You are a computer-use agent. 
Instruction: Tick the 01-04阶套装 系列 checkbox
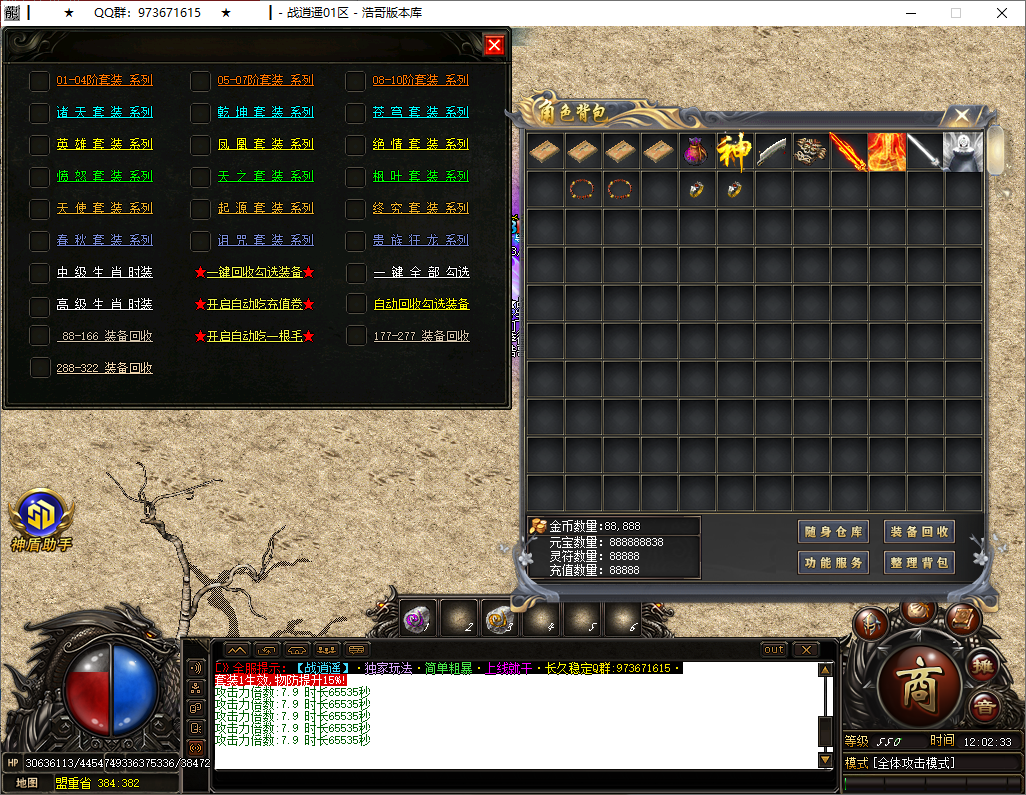[x=39, y=81]
